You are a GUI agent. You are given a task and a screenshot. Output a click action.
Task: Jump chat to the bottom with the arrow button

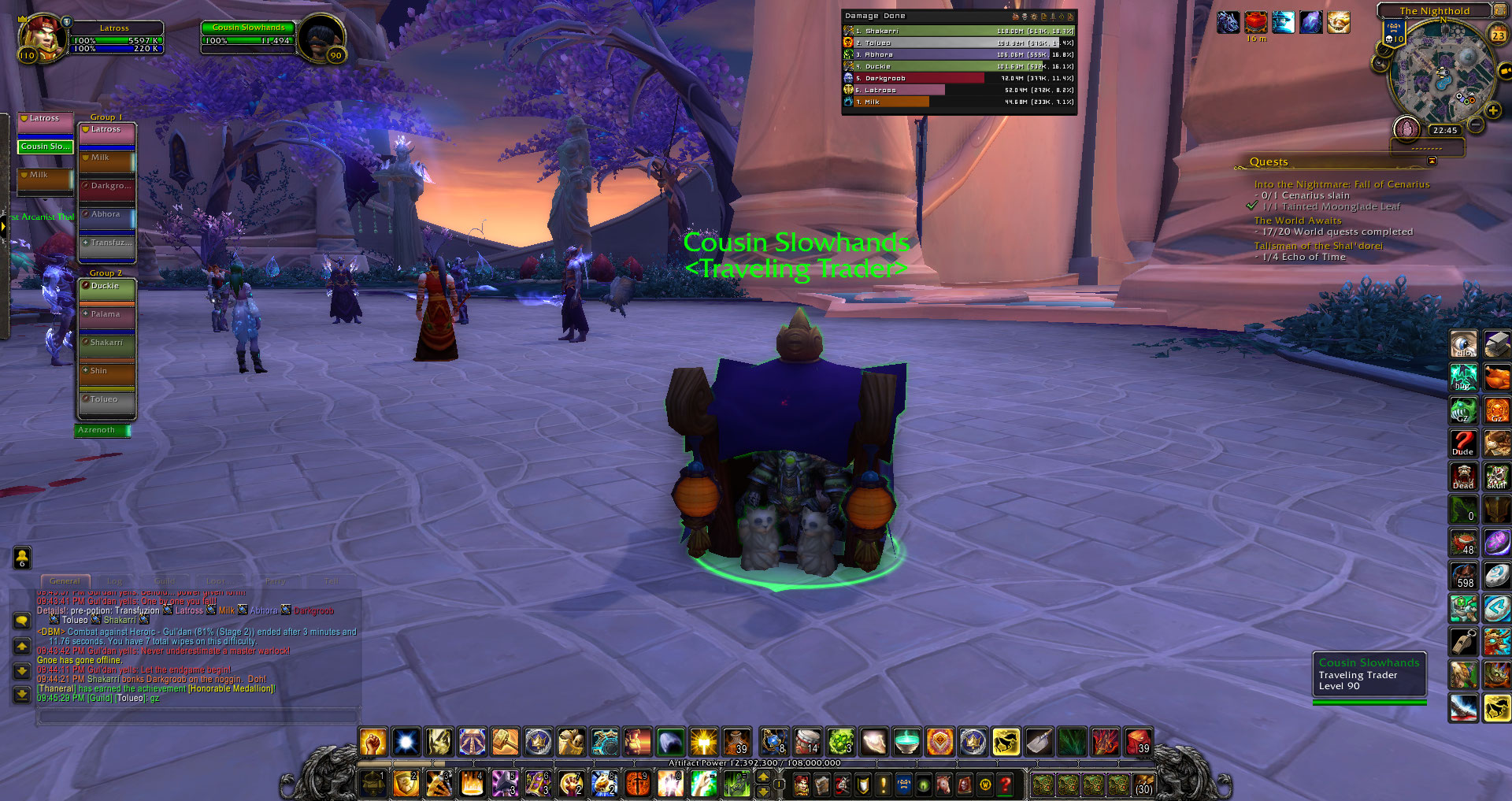pyautogui.click(x=22, y=694)
